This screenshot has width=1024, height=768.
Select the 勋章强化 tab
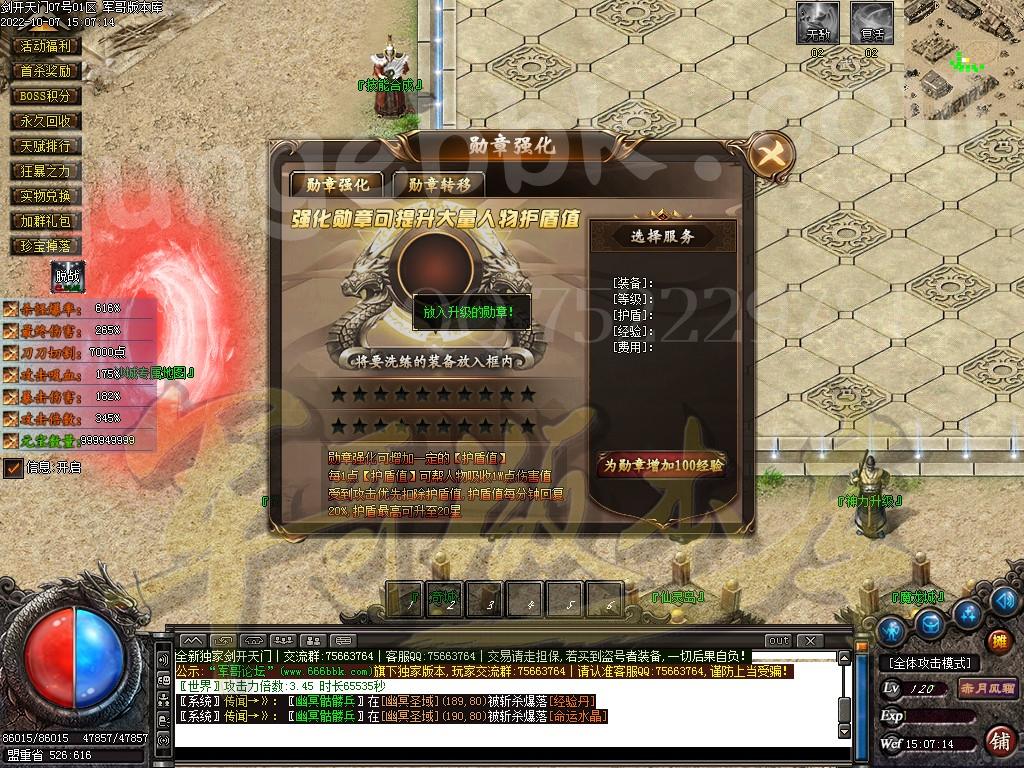[337, 184]
